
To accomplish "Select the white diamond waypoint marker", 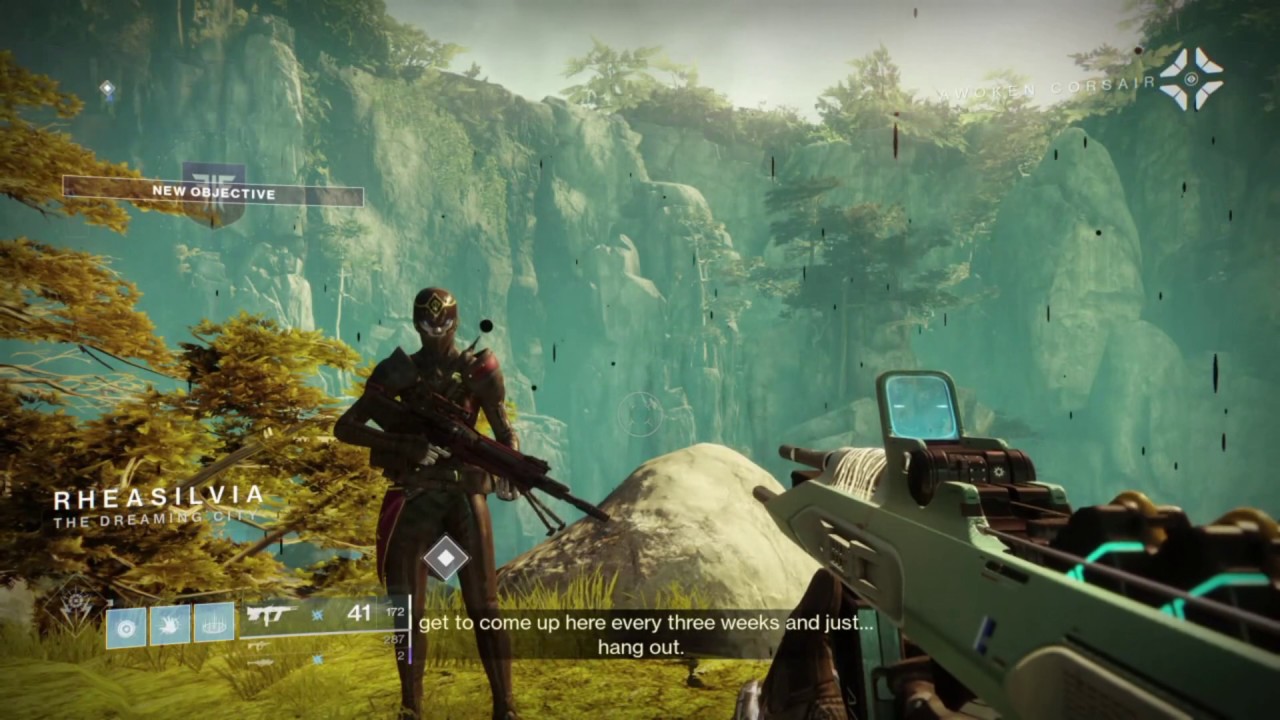I will pyautogui.click(x=446, y=558).
